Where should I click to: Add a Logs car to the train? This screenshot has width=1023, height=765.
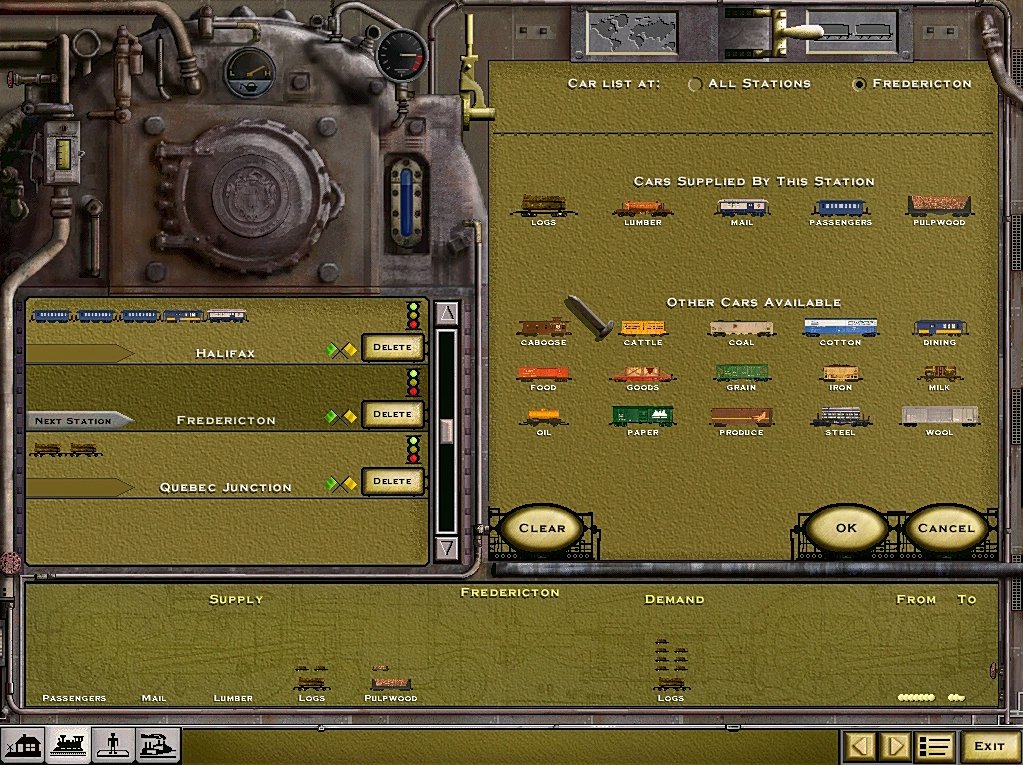coord(542,206)
